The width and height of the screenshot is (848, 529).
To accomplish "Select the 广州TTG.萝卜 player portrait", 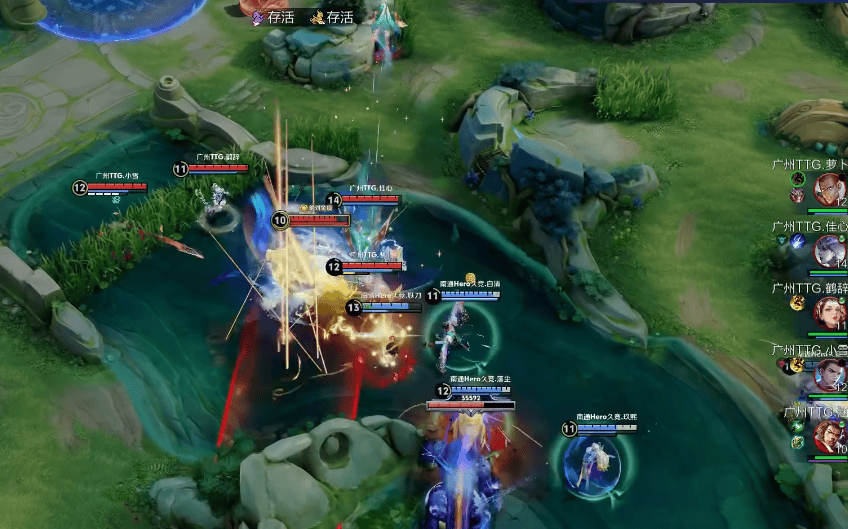I will 828,188.
